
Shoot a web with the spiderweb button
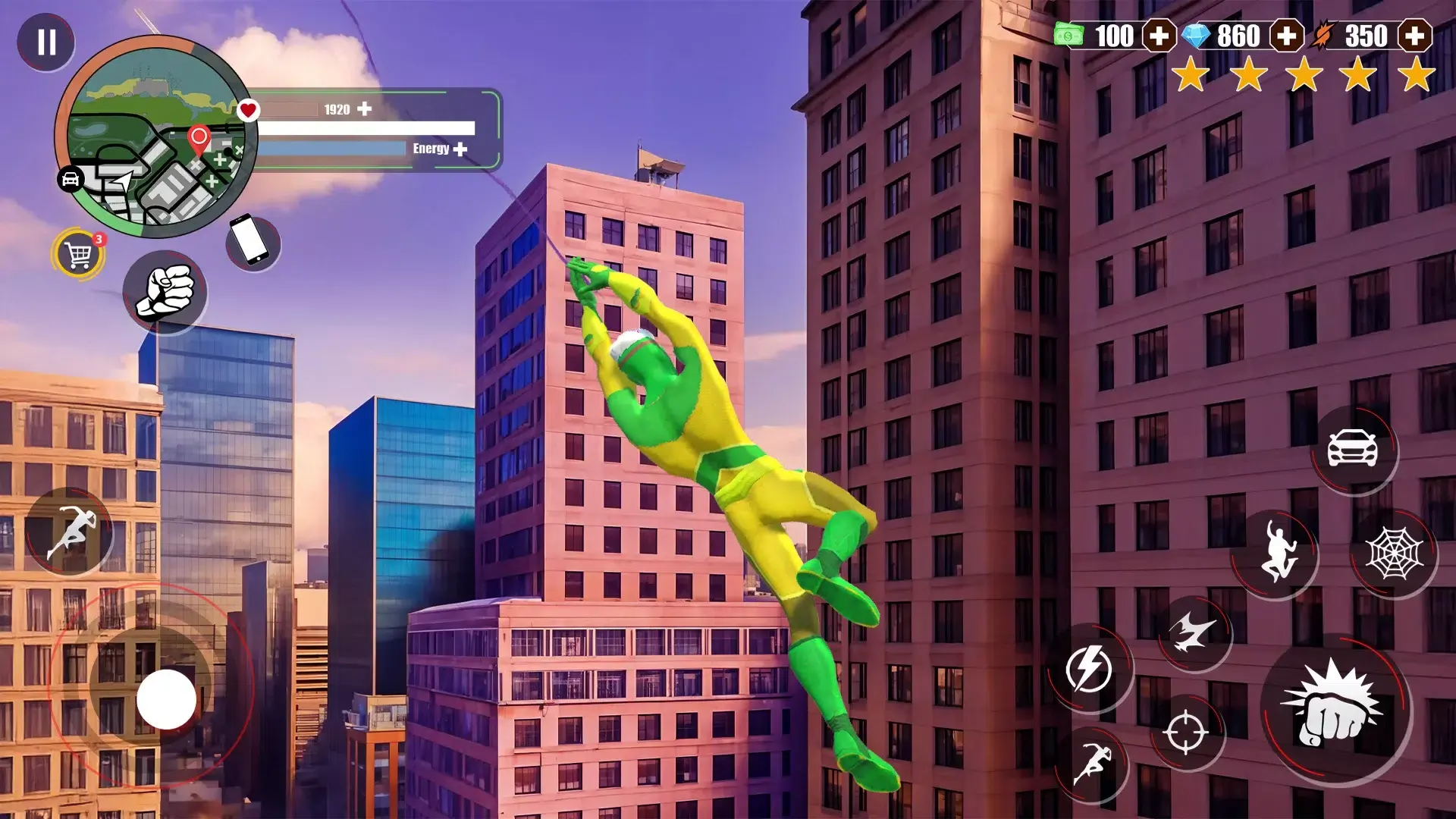[x=1393, y=554]
